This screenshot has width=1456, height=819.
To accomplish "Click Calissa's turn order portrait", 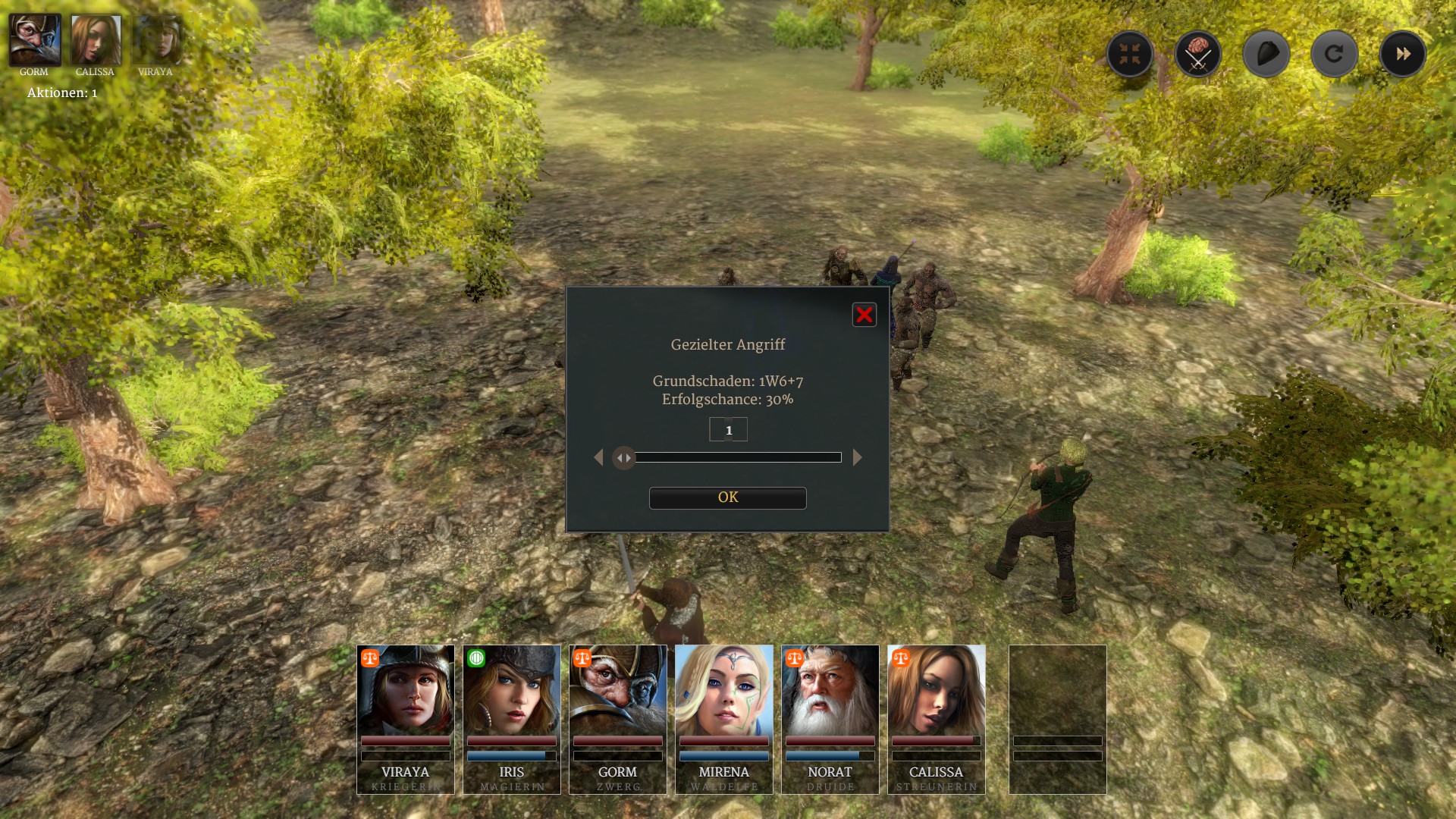I will click(x=96, y=40).
